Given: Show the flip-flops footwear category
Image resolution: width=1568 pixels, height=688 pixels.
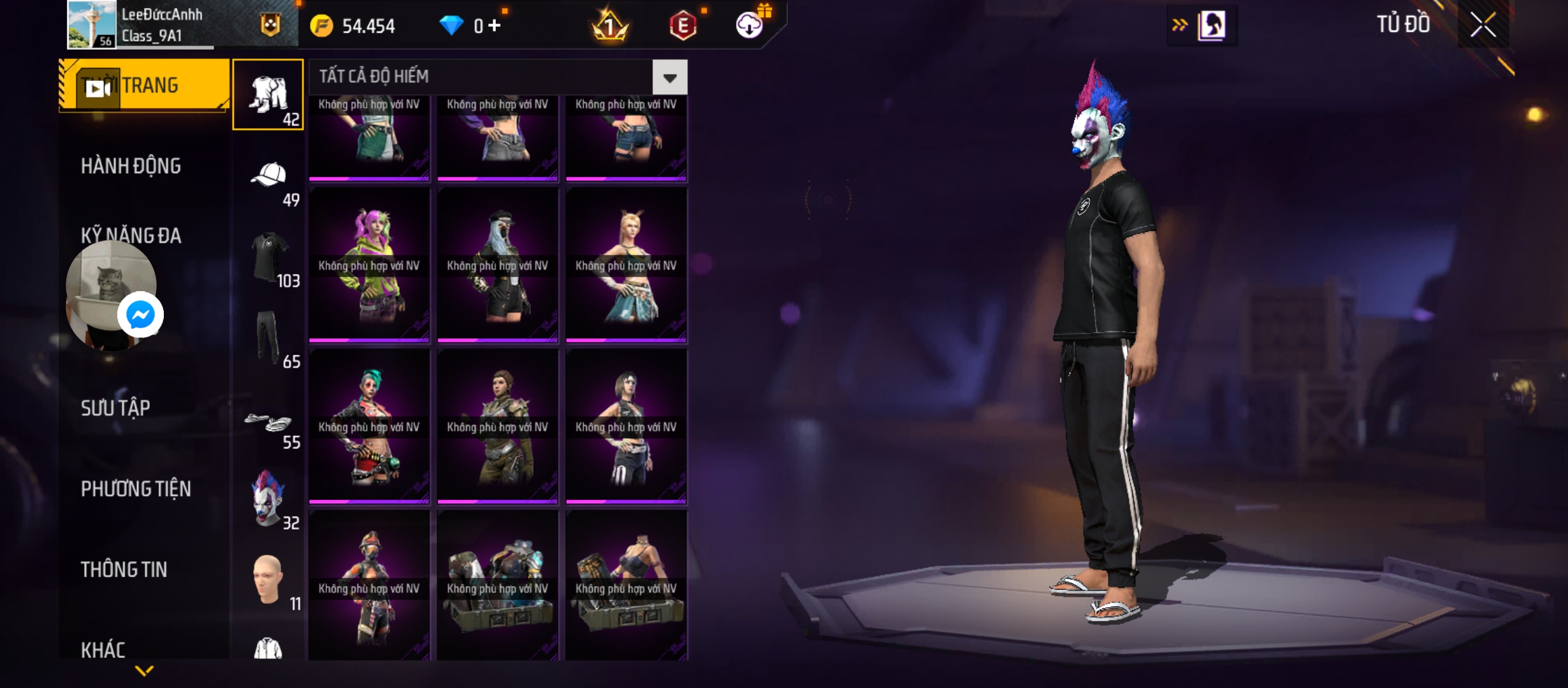Looking at the screenshot, I should [x=269, y=421].
